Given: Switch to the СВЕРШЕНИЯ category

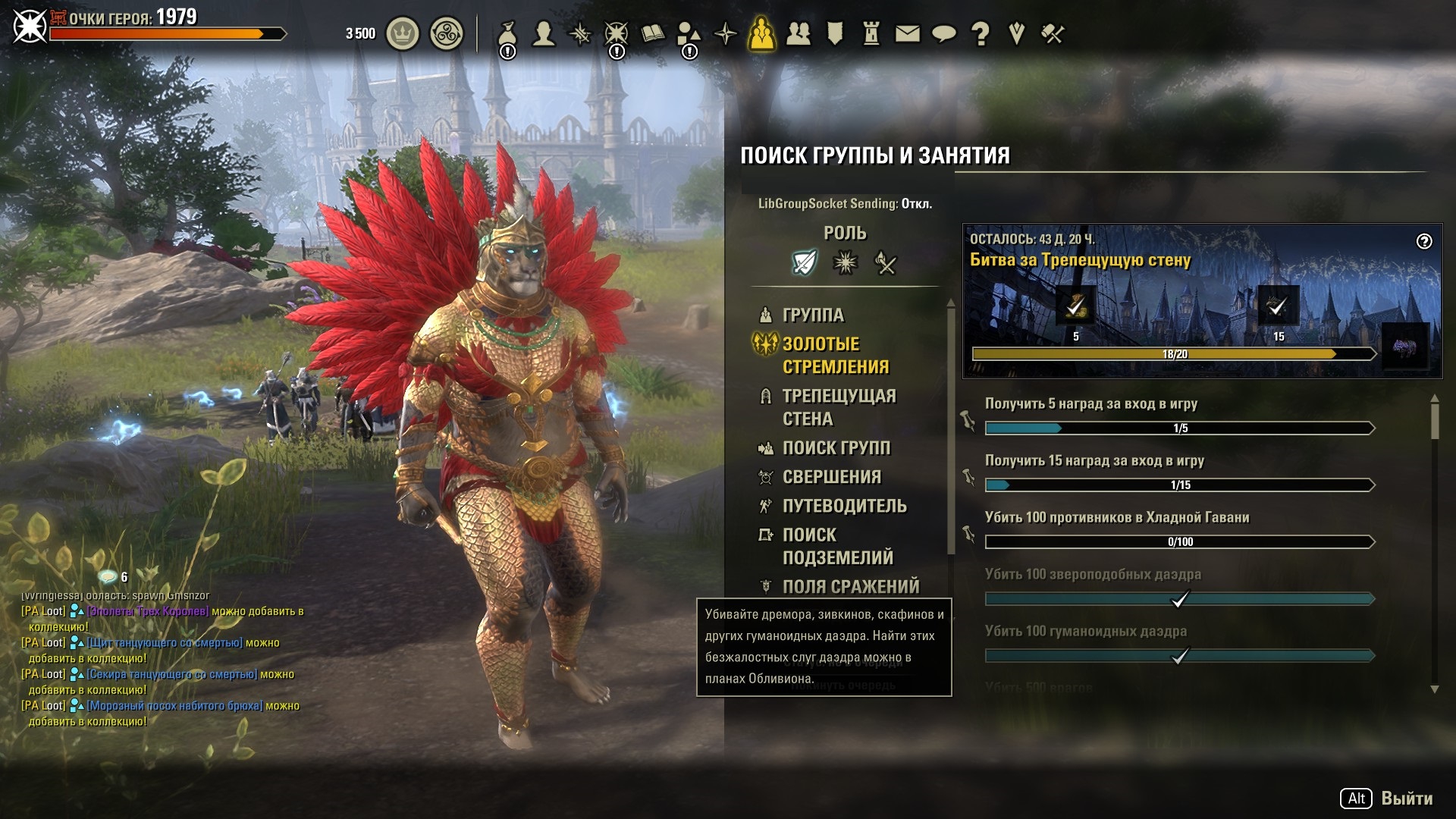Looking at the screenshot, I should click(831, 477).
